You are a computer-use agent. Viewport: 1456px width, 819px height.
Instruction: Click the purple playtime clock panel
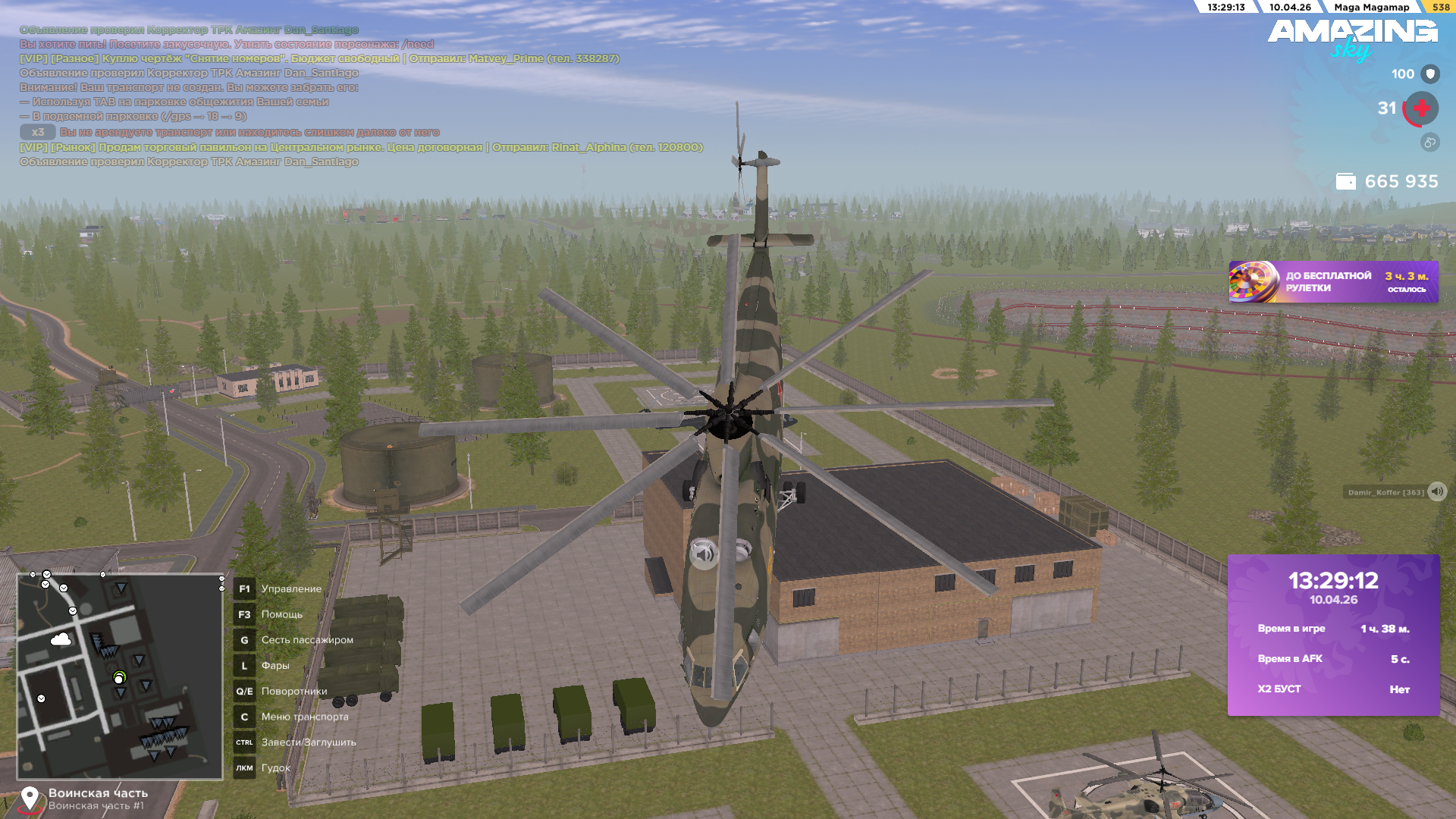(x=1333, y=635)
